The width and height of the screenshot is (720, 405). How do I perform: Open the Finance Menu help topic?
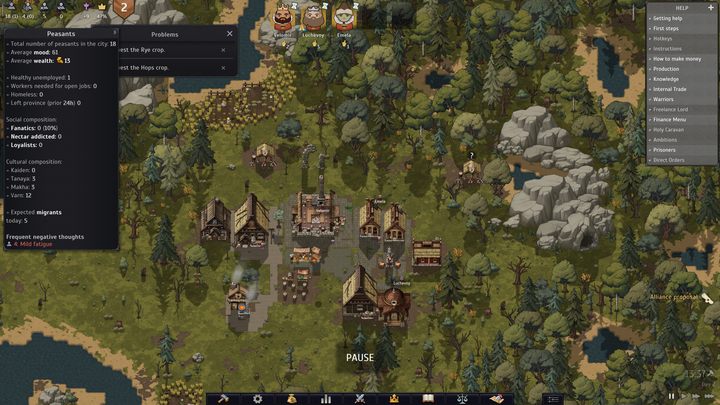[x=671, y=119]
